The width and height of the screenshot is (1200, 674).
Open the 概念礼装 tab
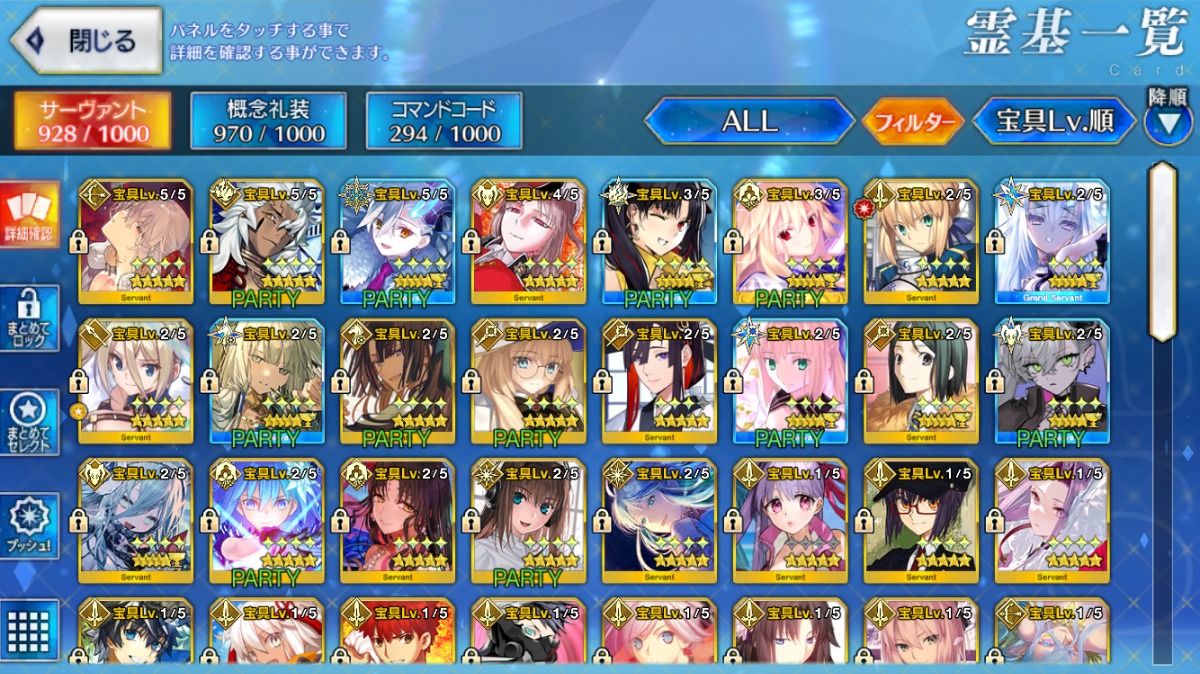[x=268, y=121]
